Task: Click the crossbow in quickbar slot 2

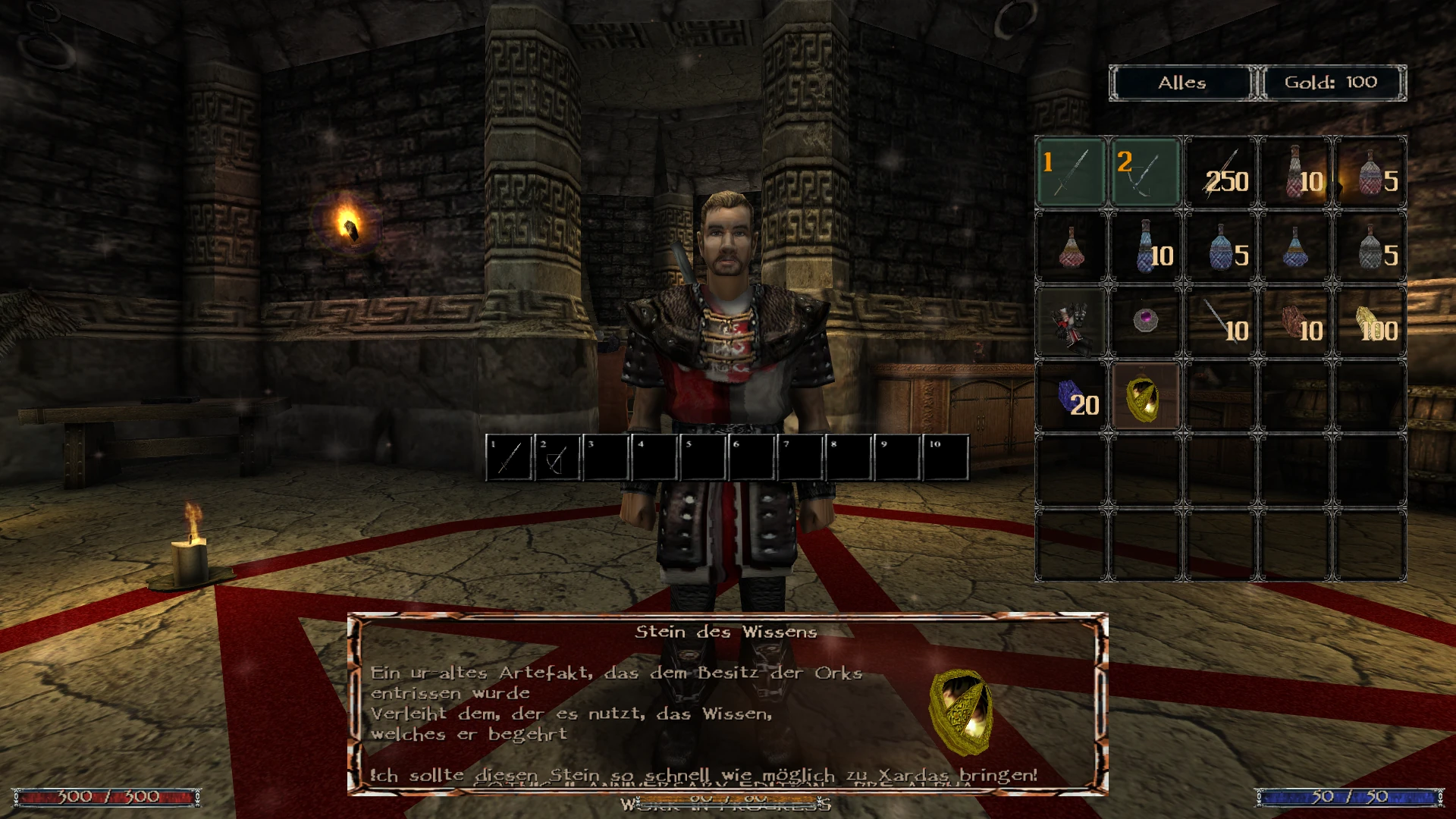Action: click(557, 458)
